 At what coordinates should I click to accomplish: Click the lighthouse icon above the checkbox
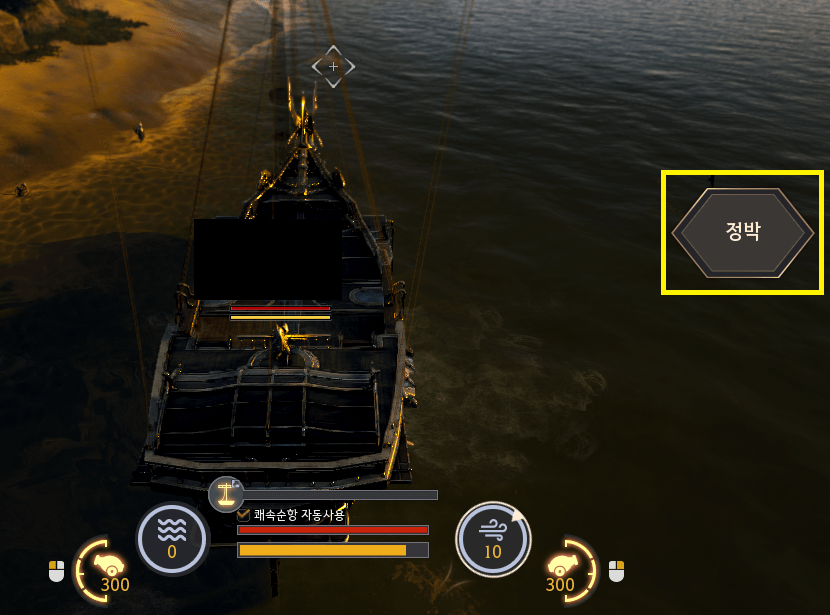point(227,493)
